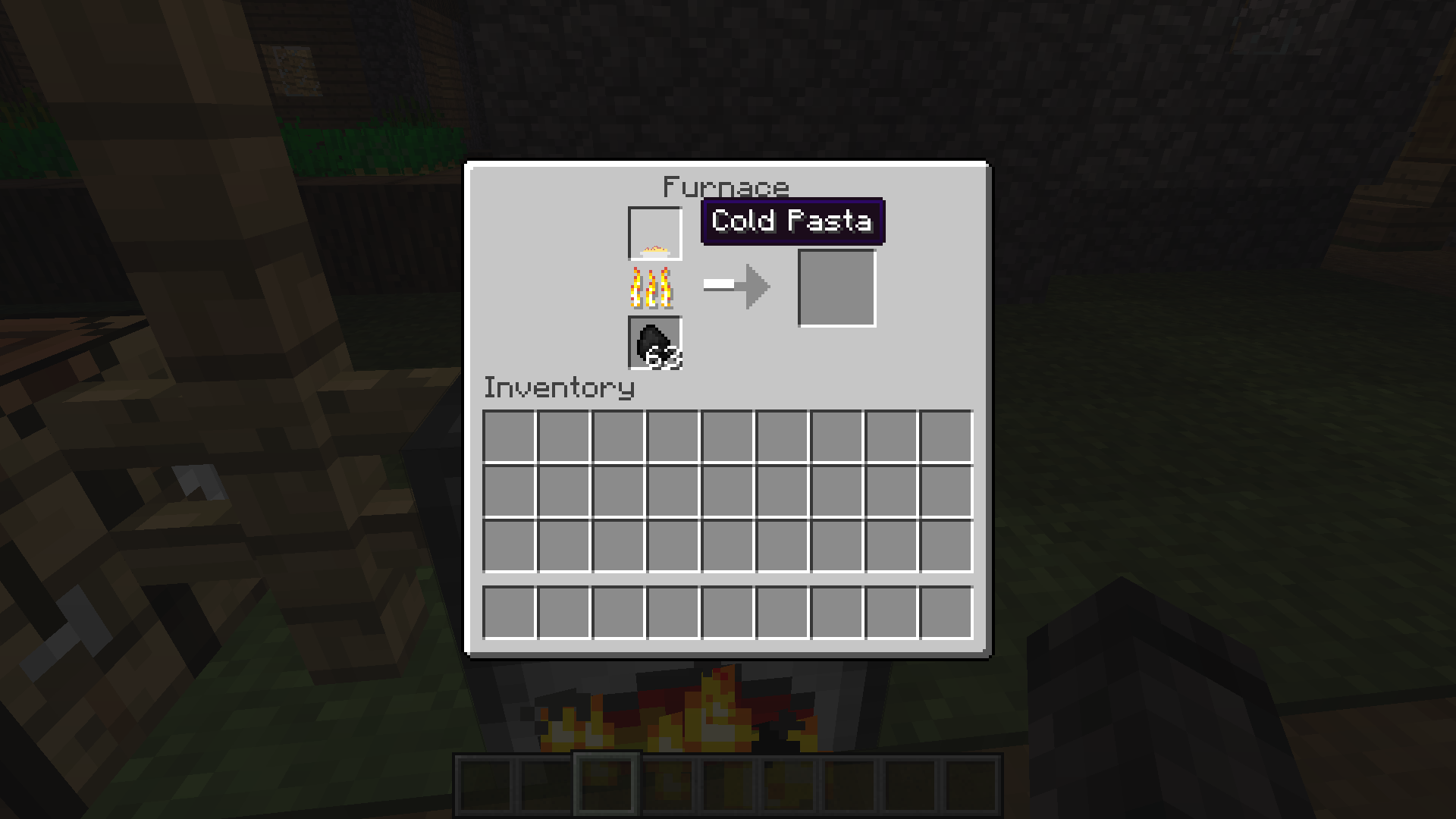1456x819 pixels.
Task: Click the smelting progress arrow
Action: (736, 286)
